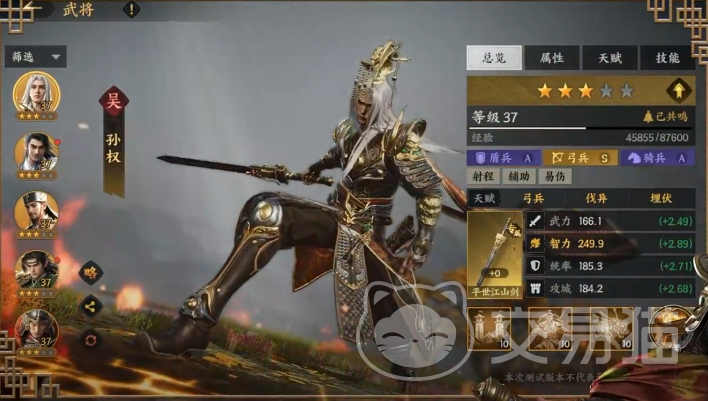Click the gold star-upgrade arrow button
This screenshot has width=708, height=401.
point(679,90)
